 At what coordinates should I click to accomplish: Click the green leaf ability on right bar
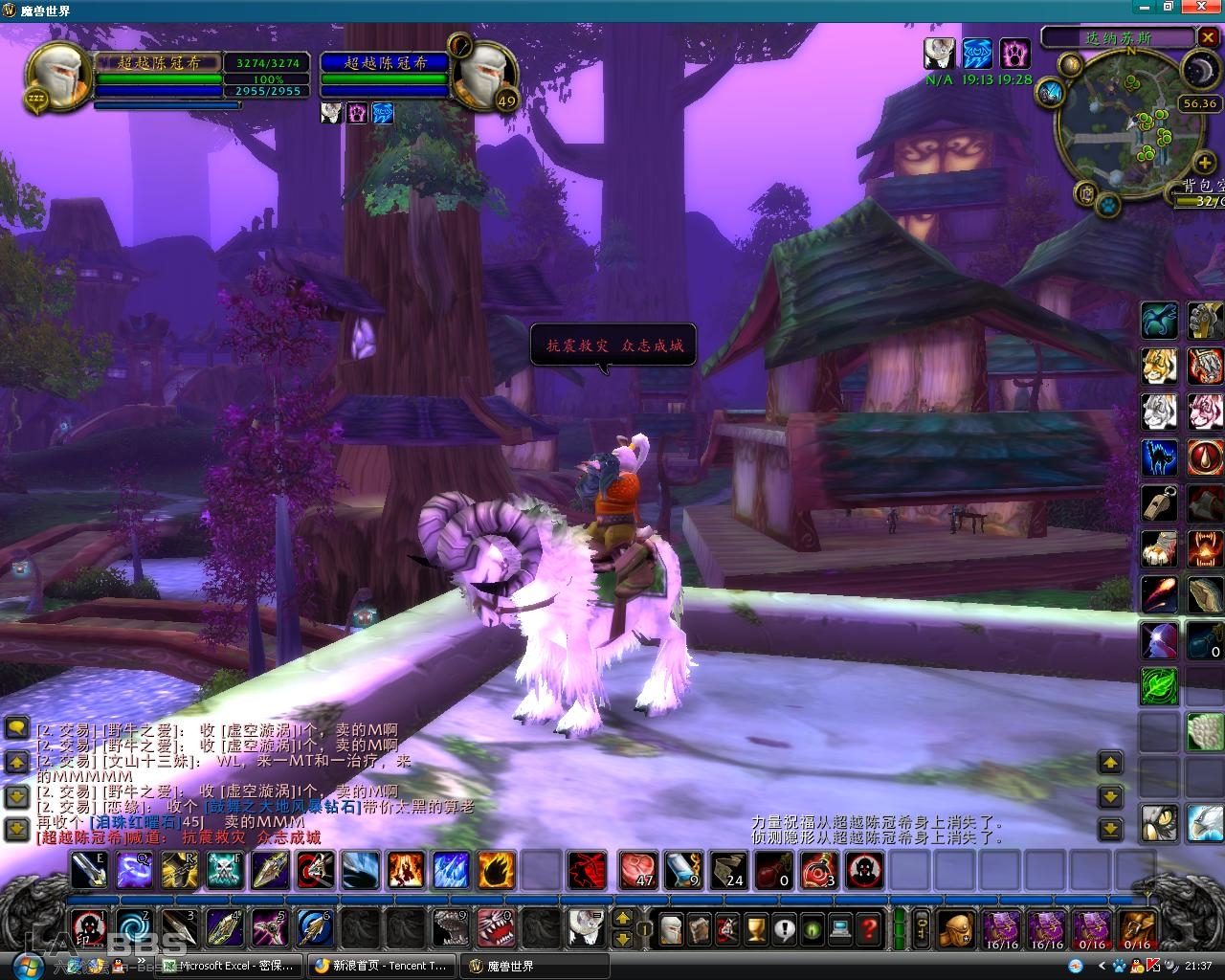[x=1159, y=685]
